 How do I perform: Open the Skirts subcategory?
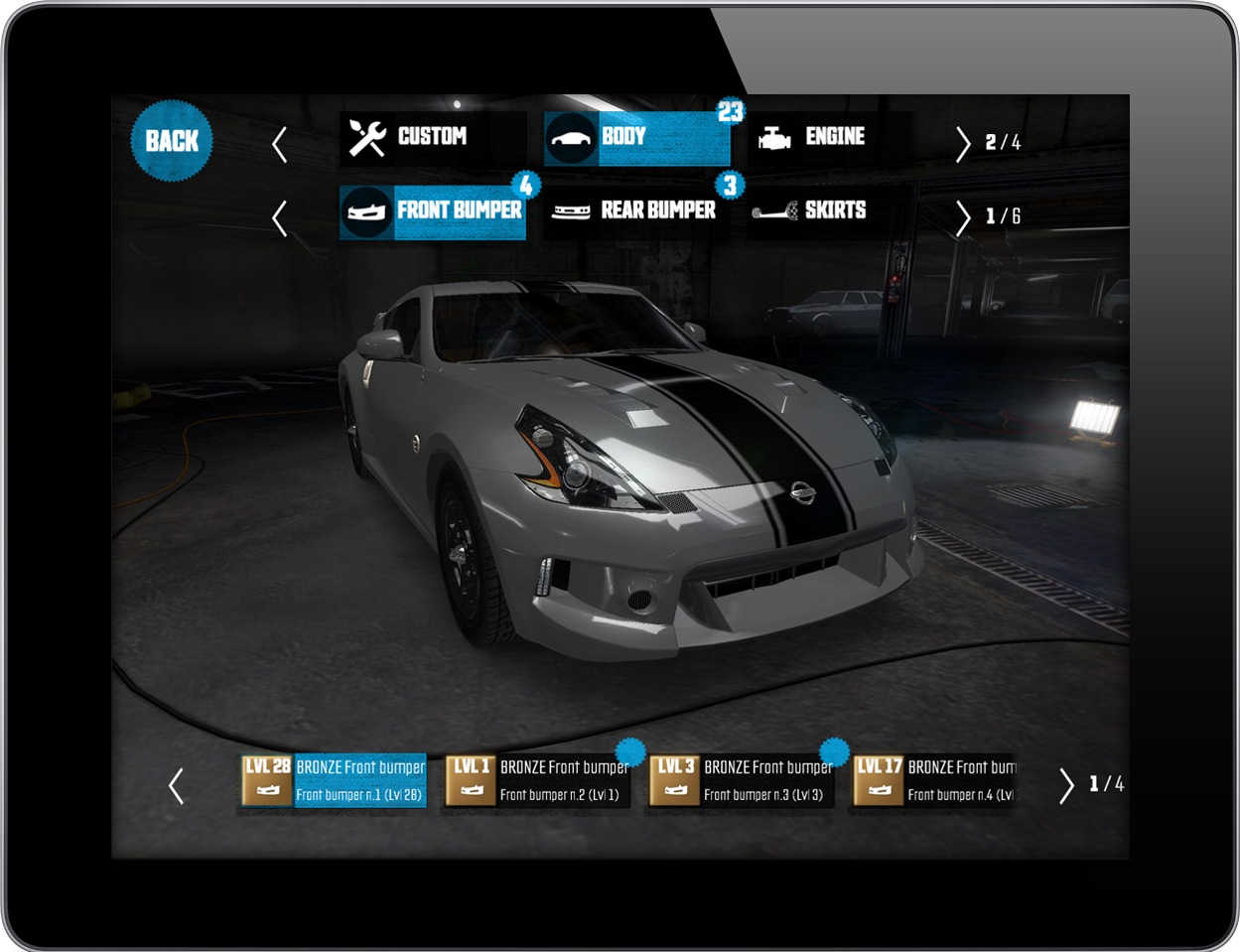click(x=833, y=211)
